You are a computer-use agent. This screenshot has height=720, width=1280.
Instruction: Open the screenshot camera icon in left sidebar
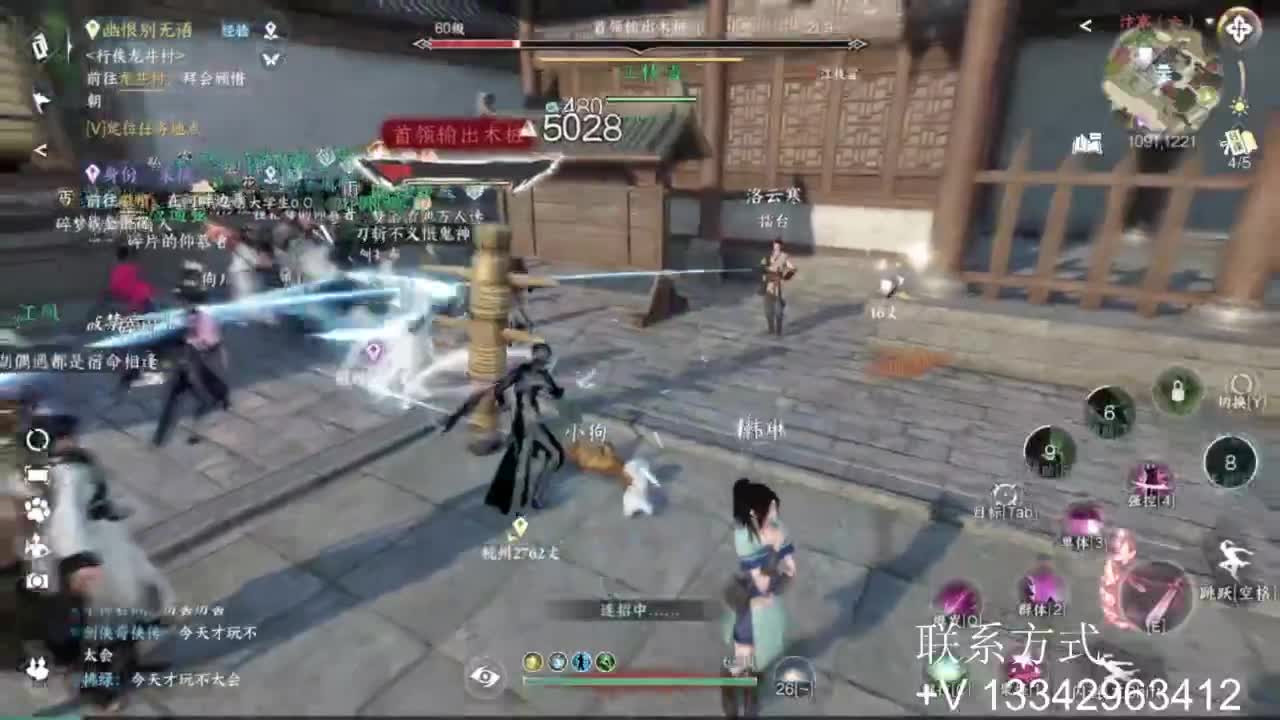(36, 579)
